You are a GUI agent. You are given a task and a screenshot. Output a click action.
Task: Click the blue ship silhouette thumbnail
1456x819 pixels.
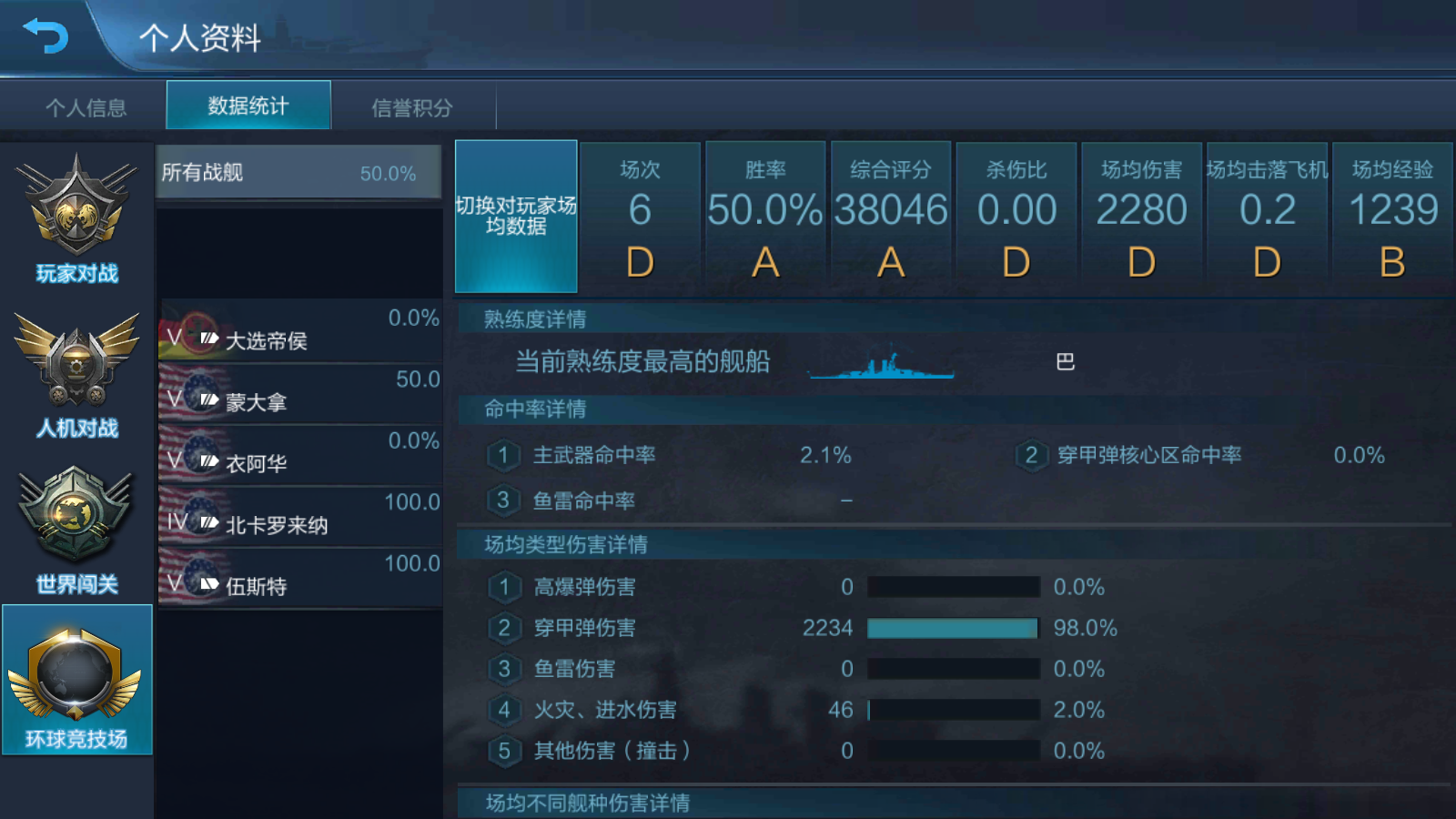pyautogui.click(x=878, y=362)
